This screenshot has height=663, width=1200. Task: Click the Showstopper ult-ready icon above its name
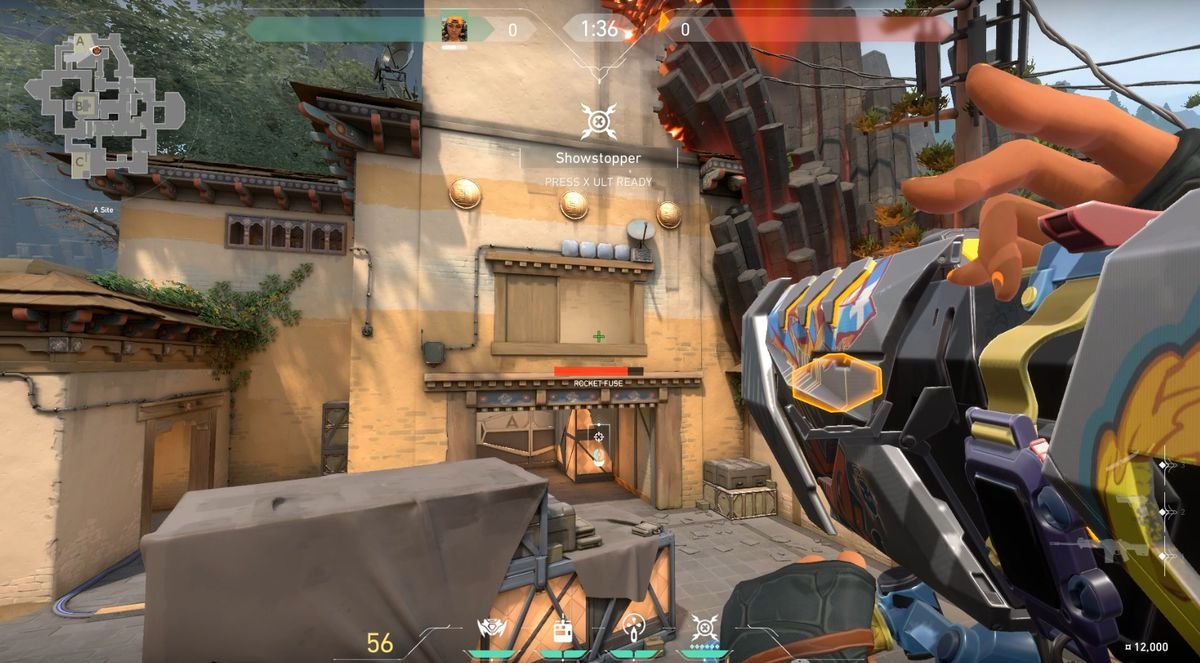[x=598, y=122]
